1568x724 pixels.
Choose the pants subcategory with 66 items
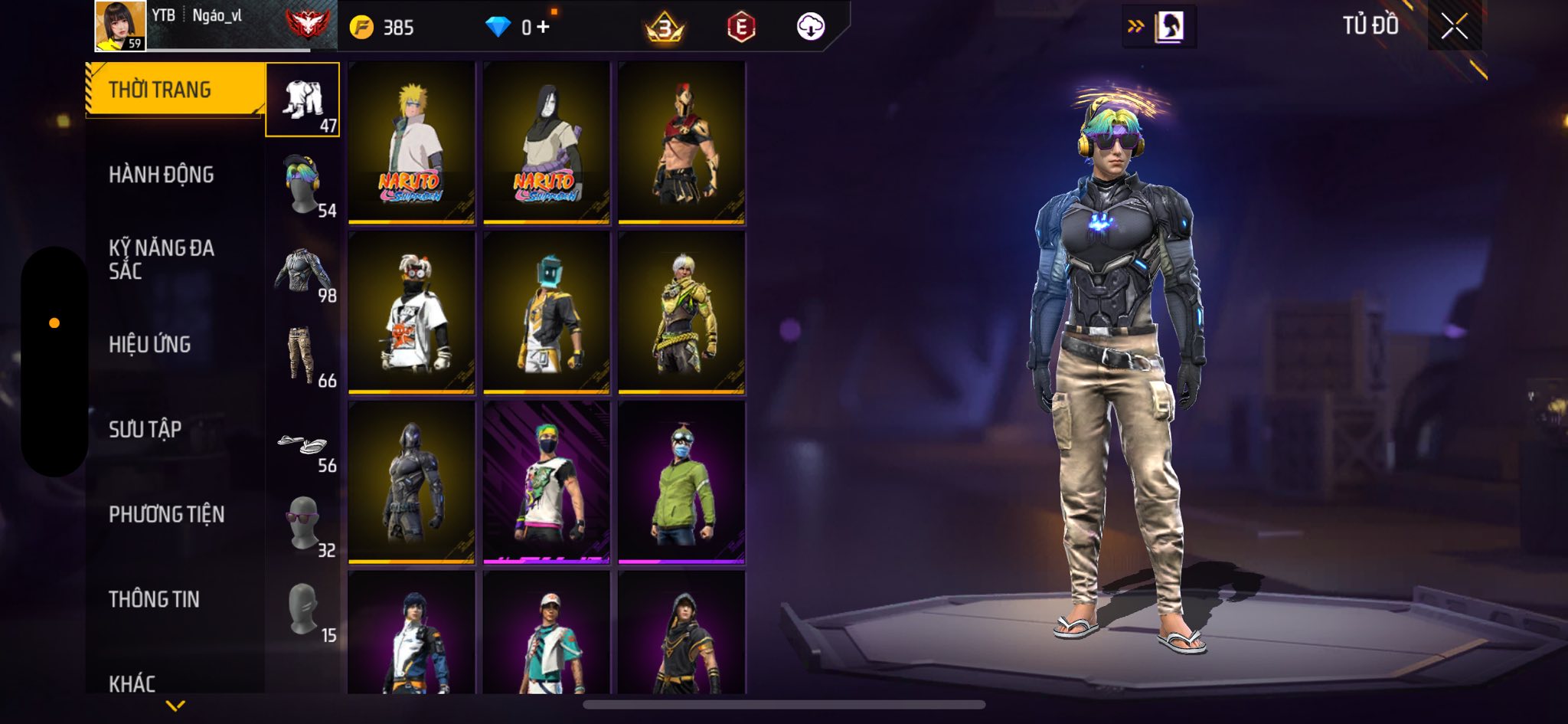(303, 355)
